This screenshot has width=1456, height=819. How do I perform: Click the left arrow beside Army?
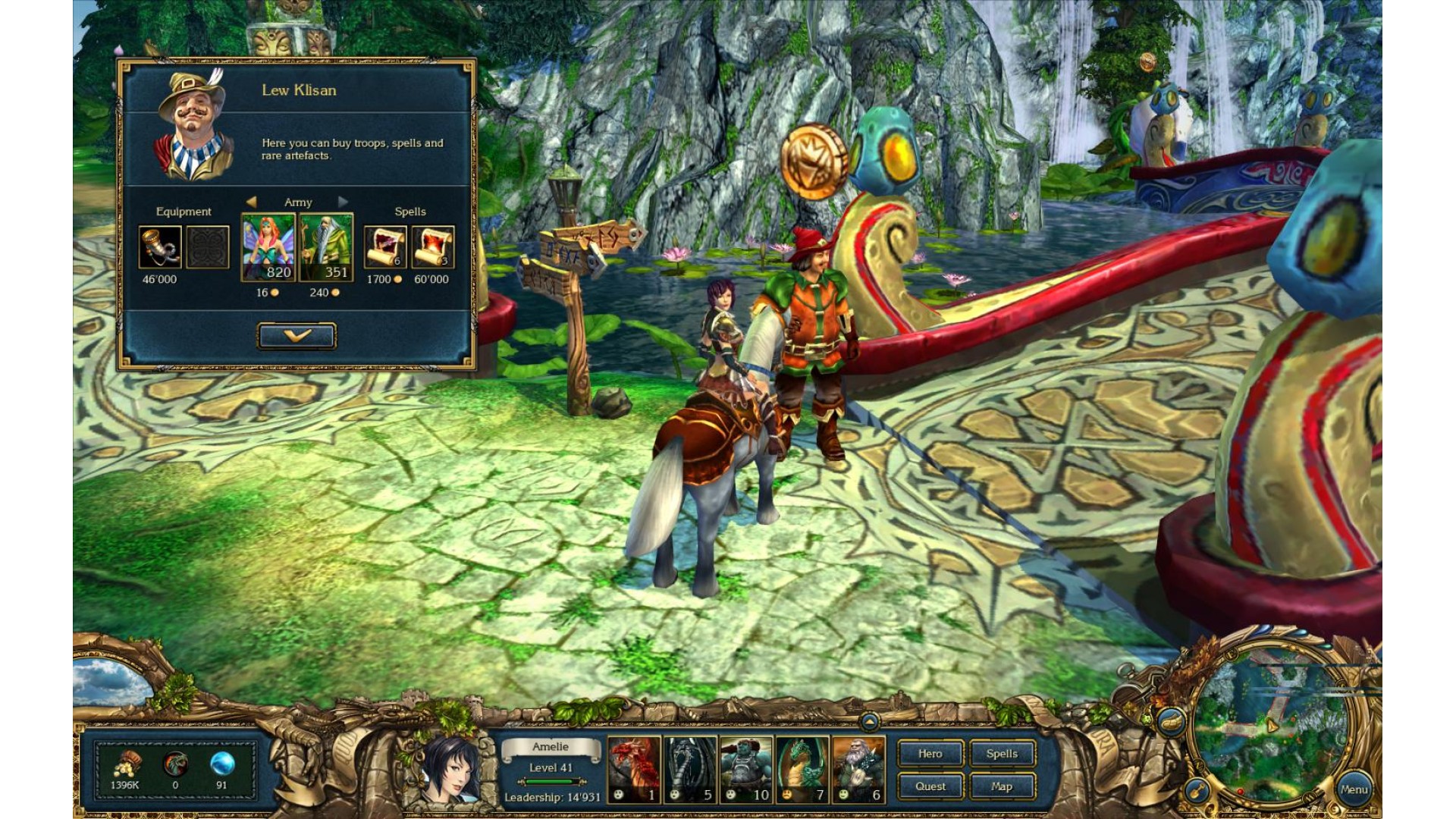pos(251,202)
